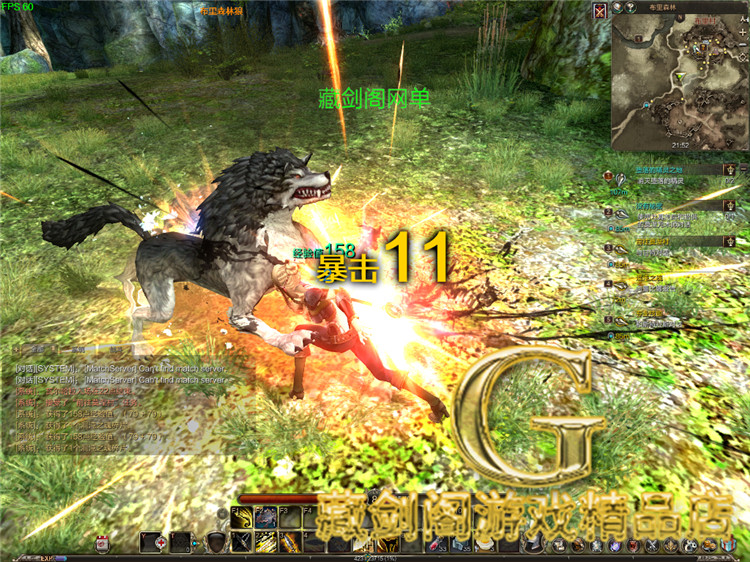Open the crossed-swords icon beside the minimap

(600, 11)
